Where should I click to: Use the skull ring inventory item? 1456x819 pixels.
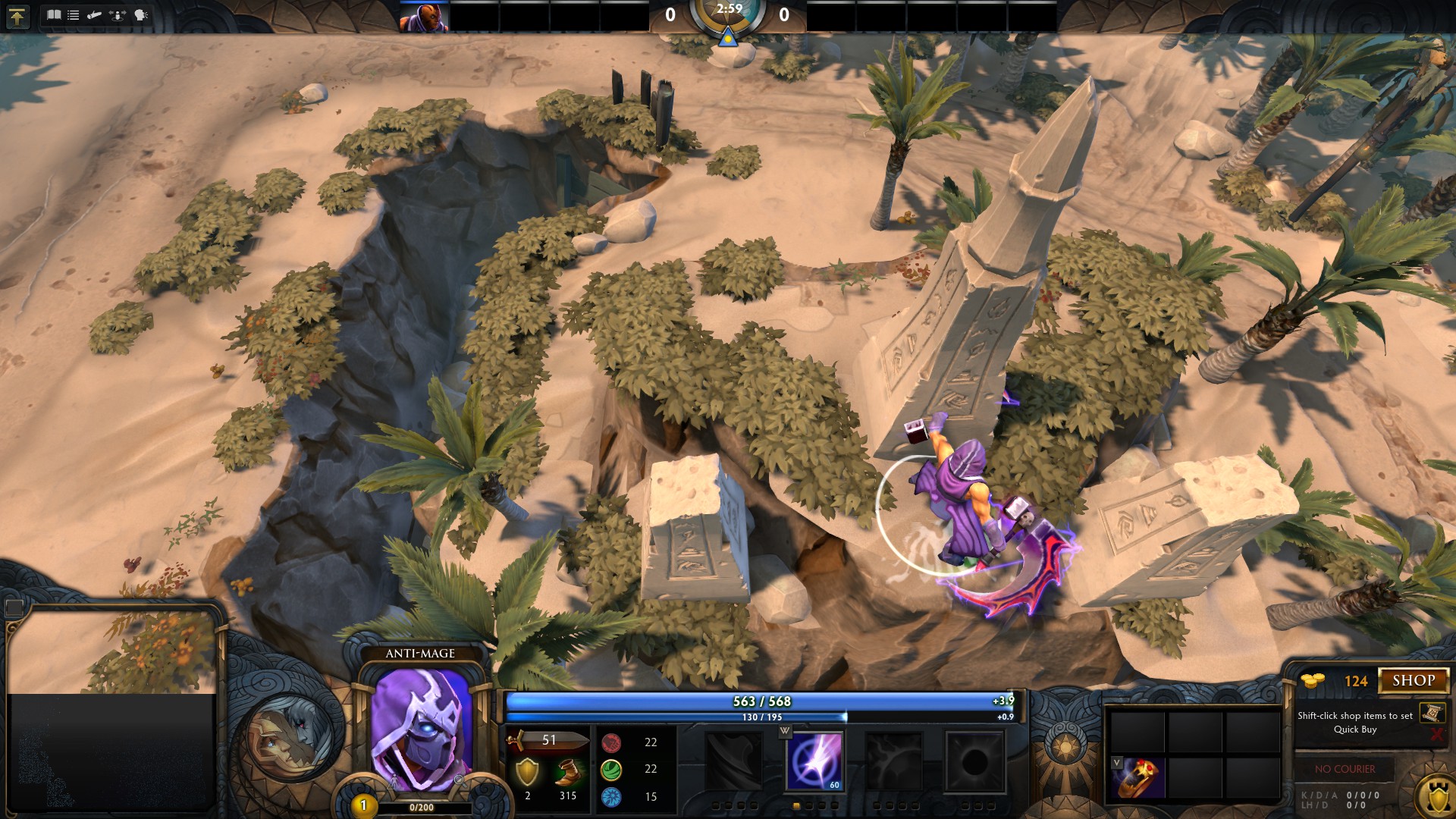coord(1140,777)
